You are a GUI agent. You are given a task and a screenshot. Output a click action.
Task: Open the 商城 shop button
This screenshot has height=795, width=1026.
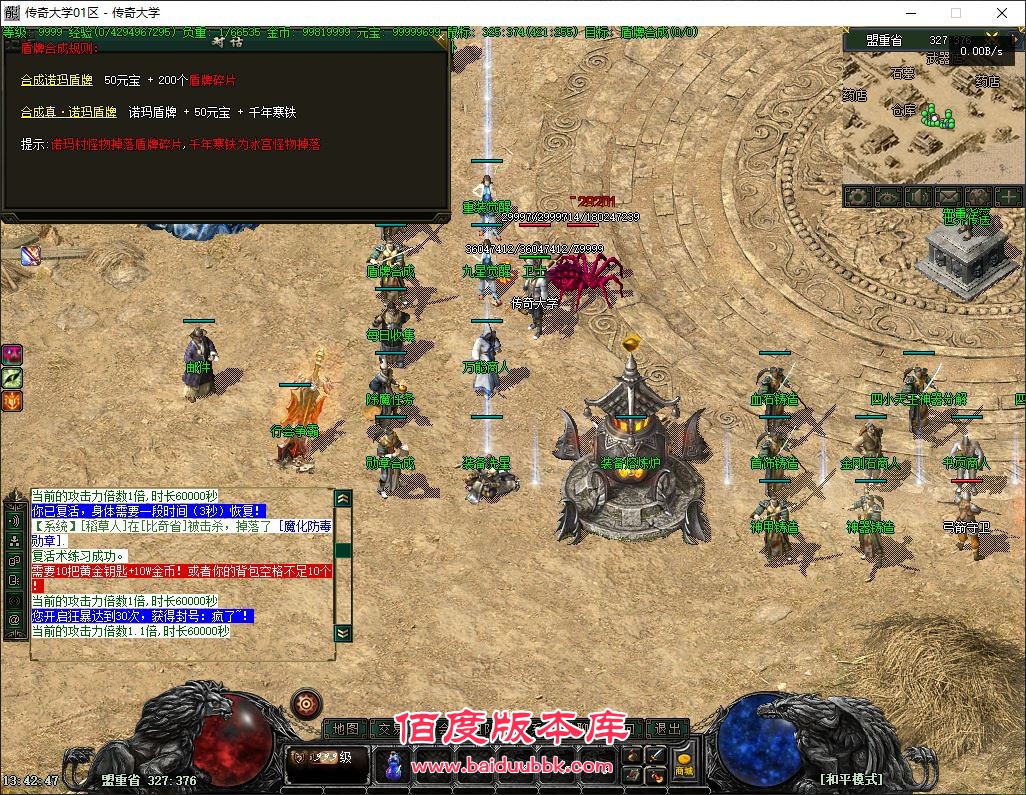pos(684,765)
